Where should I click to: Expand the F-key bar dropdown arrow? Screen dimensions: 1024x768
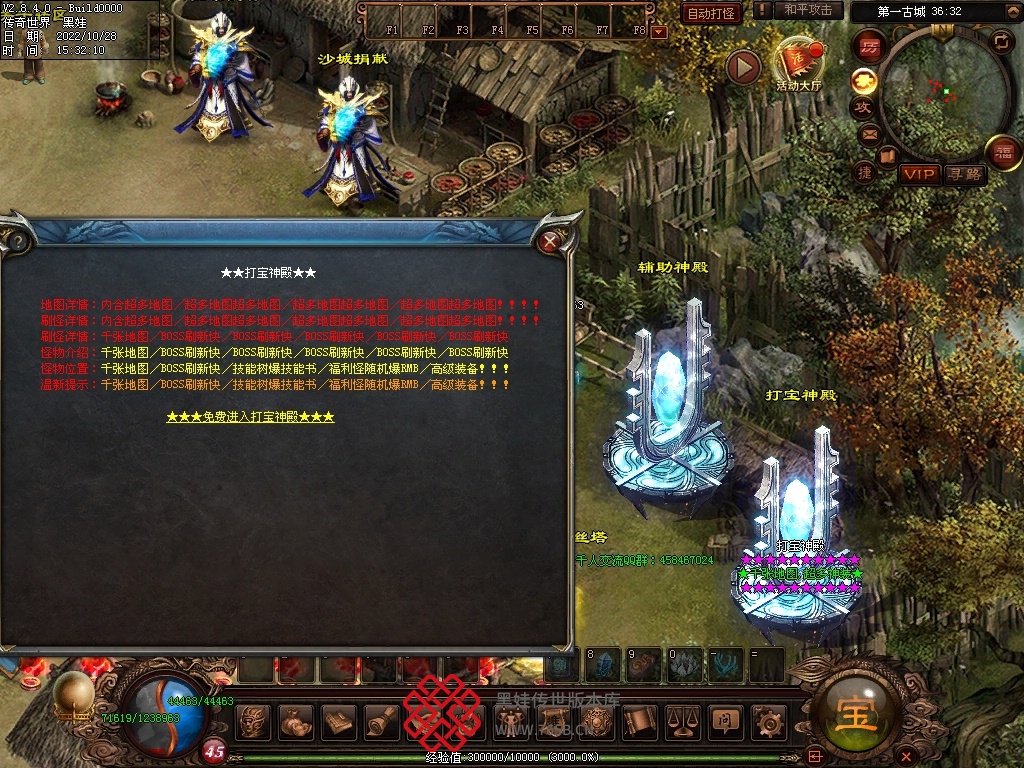point(658,32)
